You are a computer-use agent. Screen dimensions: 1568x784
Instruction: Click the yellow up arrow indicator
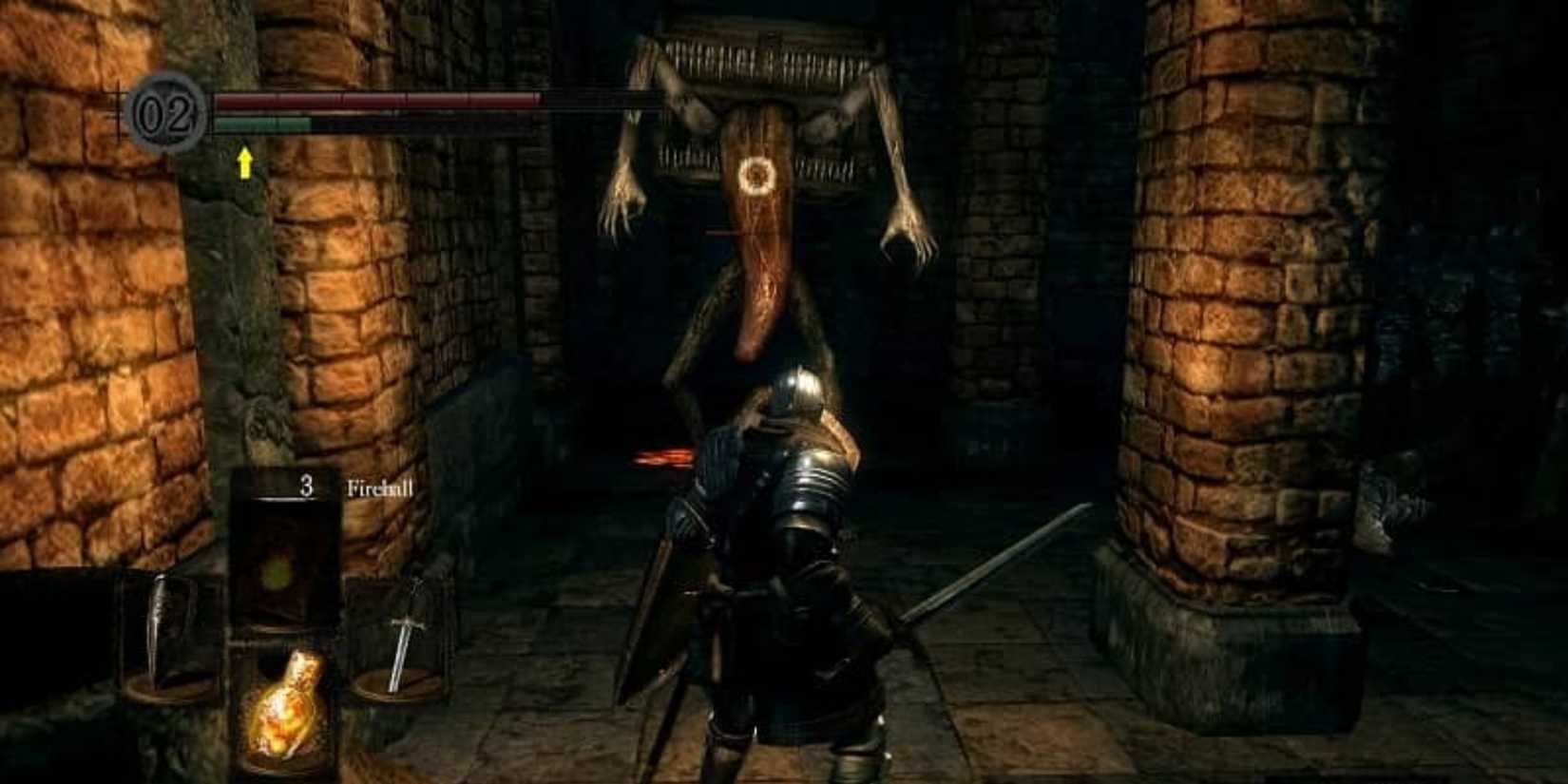tap(245, 163)
